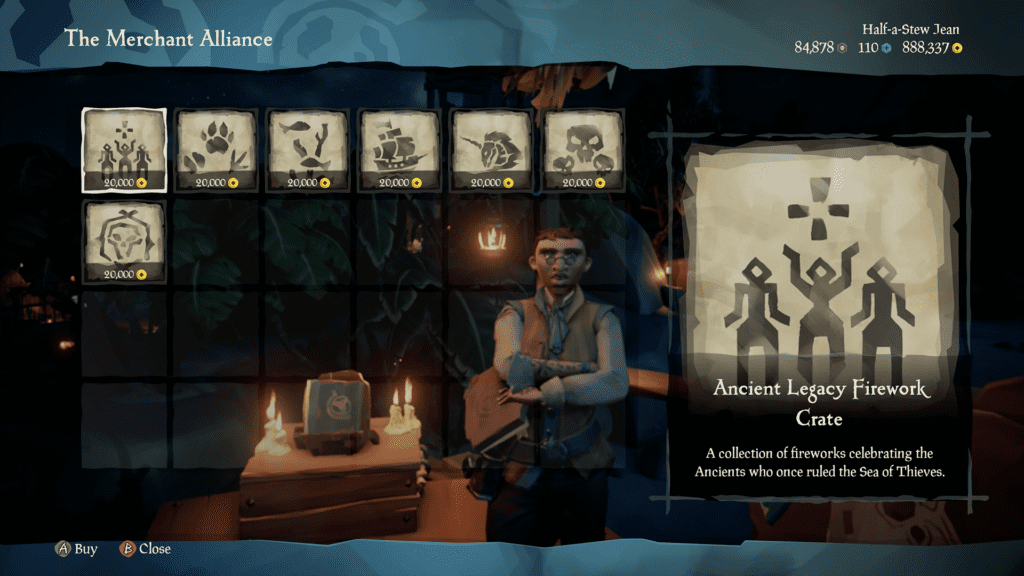Choose the three skulls firework crate

(x=583, y=150)
